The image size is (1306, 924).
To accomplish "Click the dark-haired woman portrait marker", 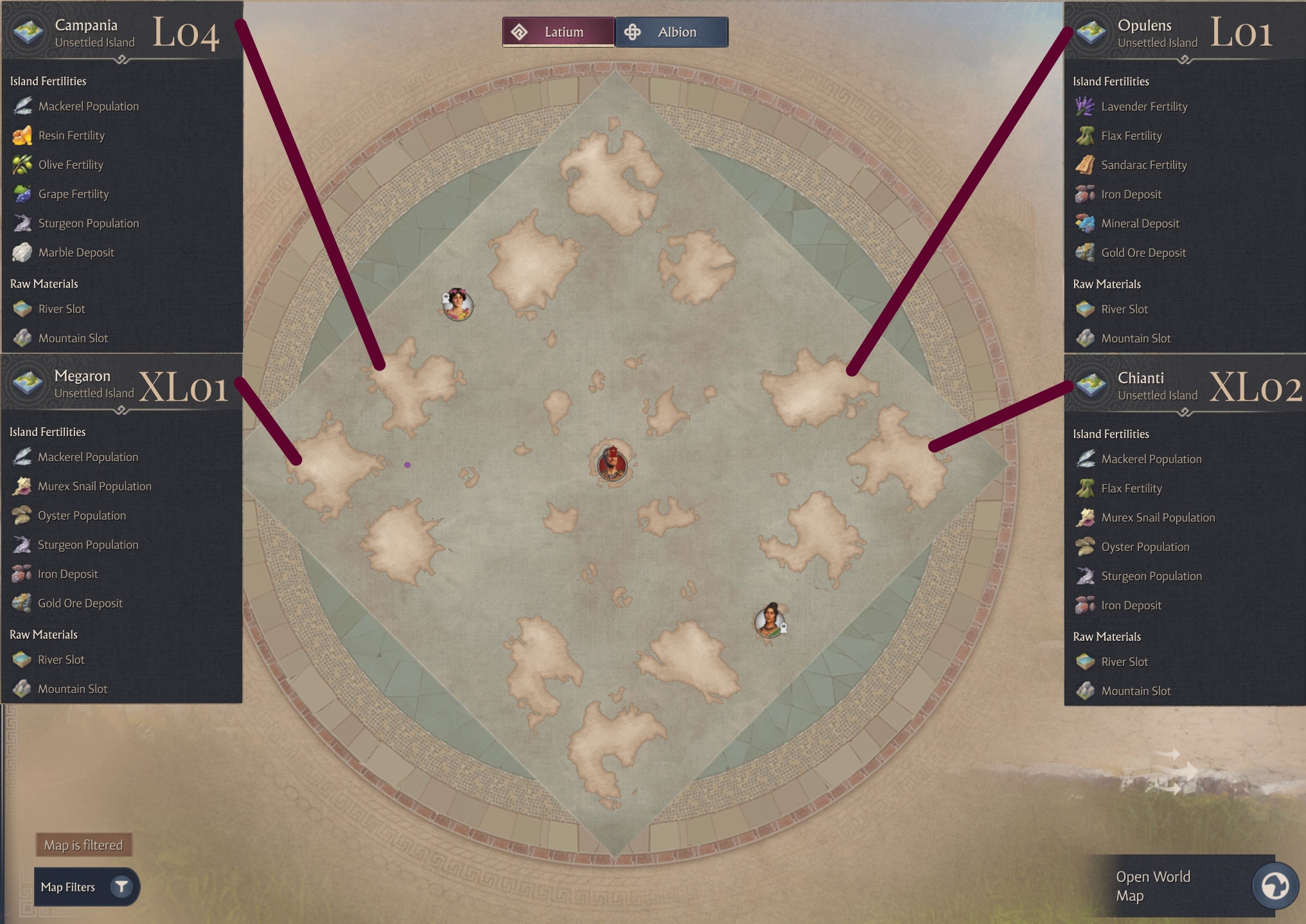I will 770,620.
